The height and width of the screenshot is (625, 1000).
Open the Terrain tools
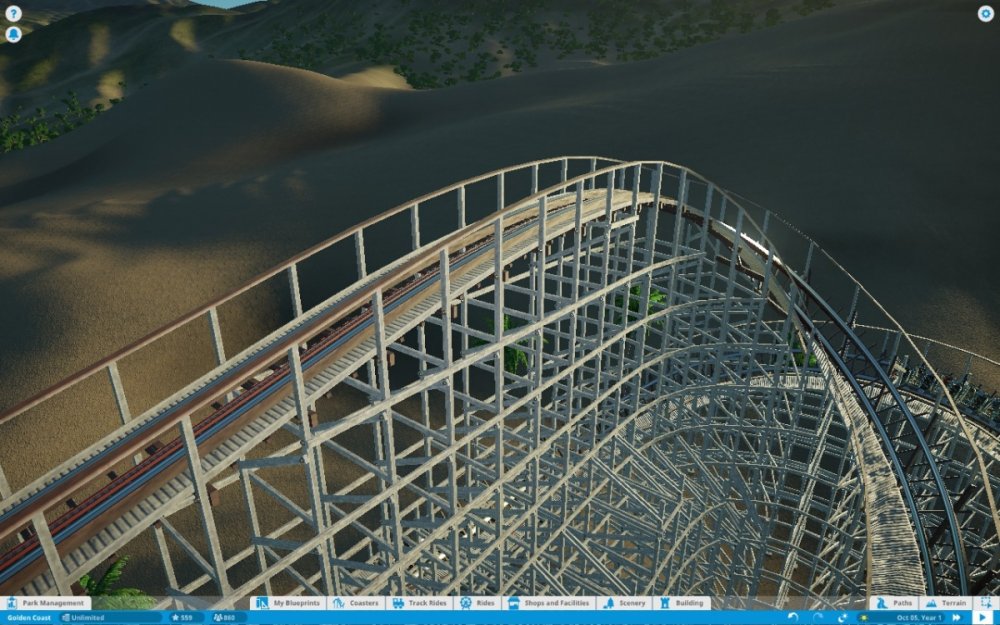[x=945, y=603]
